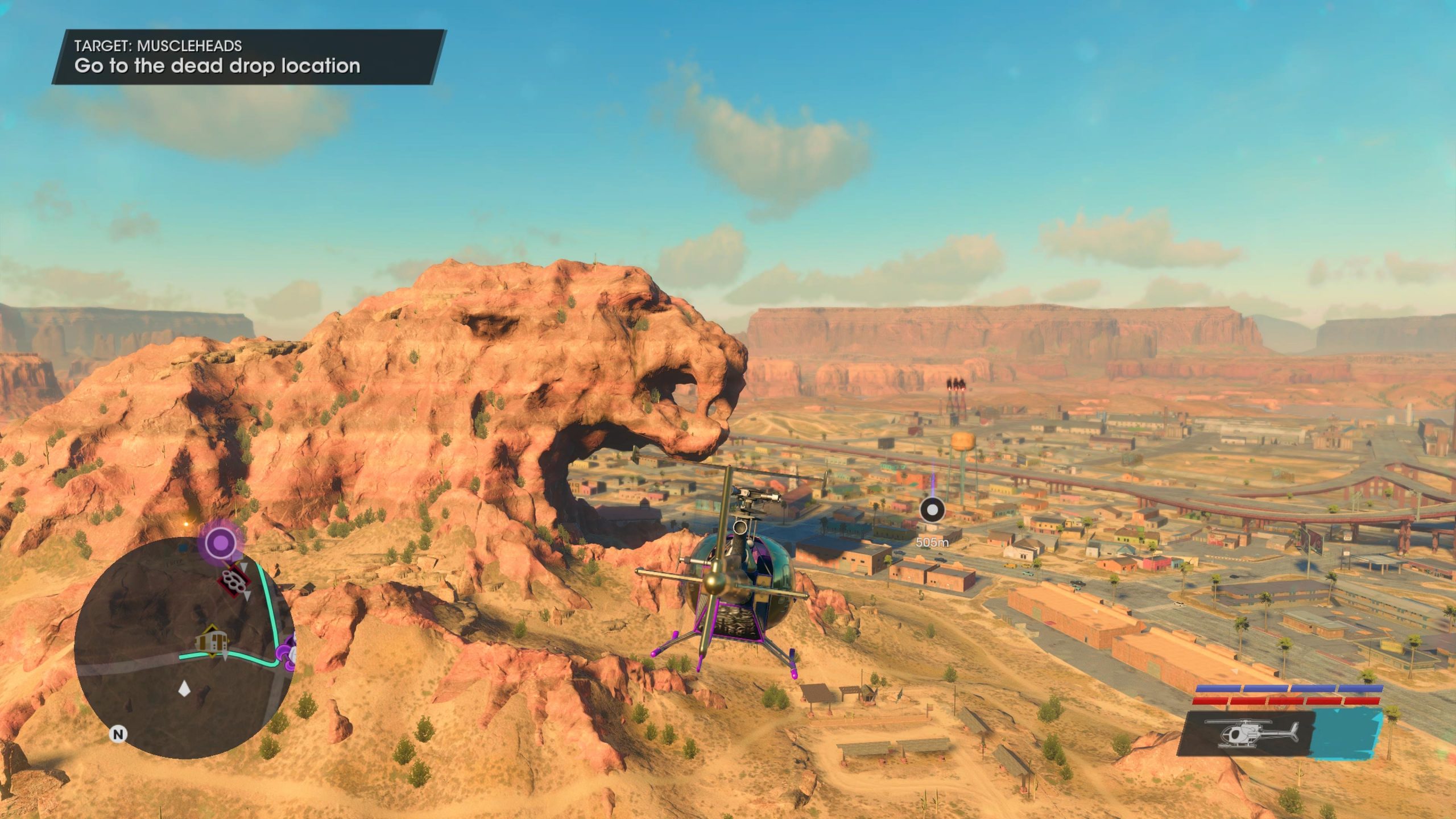1456x819 pixels.
Task: Toggle the white arrow below the store icon
Action: tap(225, 656)
